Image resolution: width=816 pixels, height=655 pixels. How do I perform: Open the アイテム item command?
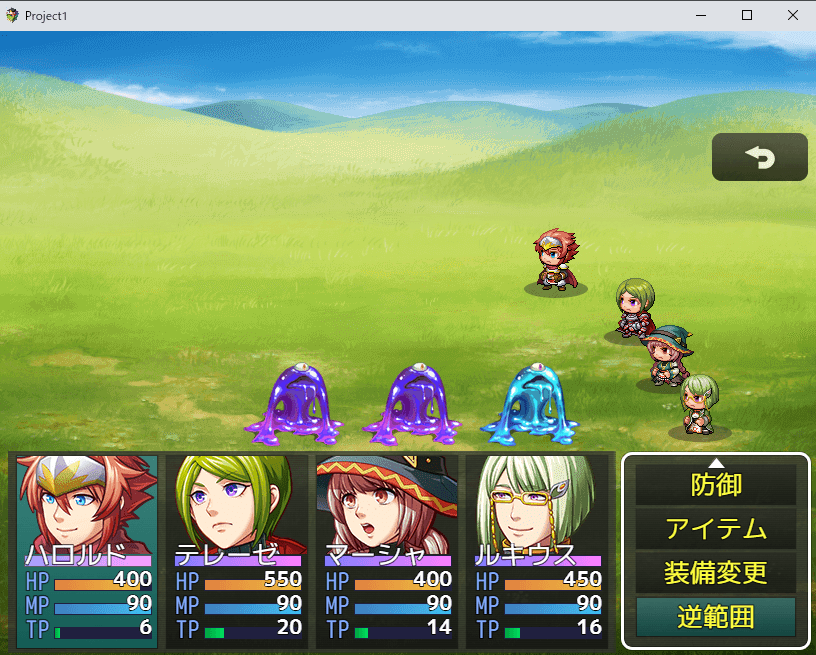pyautogui.click(x=716, y=529)
